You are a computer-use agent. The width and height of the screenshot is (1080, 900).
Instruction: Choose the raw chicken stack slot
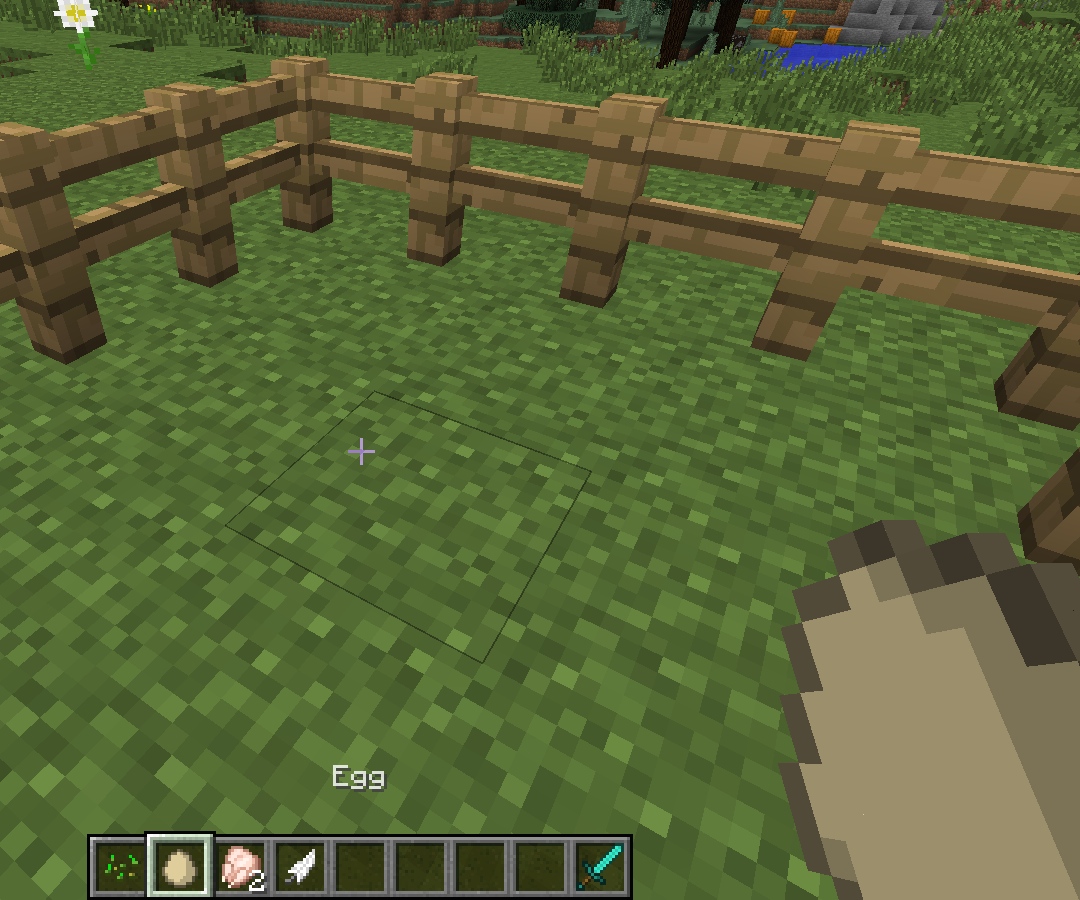pyautogui.click(x=241, y=865)
